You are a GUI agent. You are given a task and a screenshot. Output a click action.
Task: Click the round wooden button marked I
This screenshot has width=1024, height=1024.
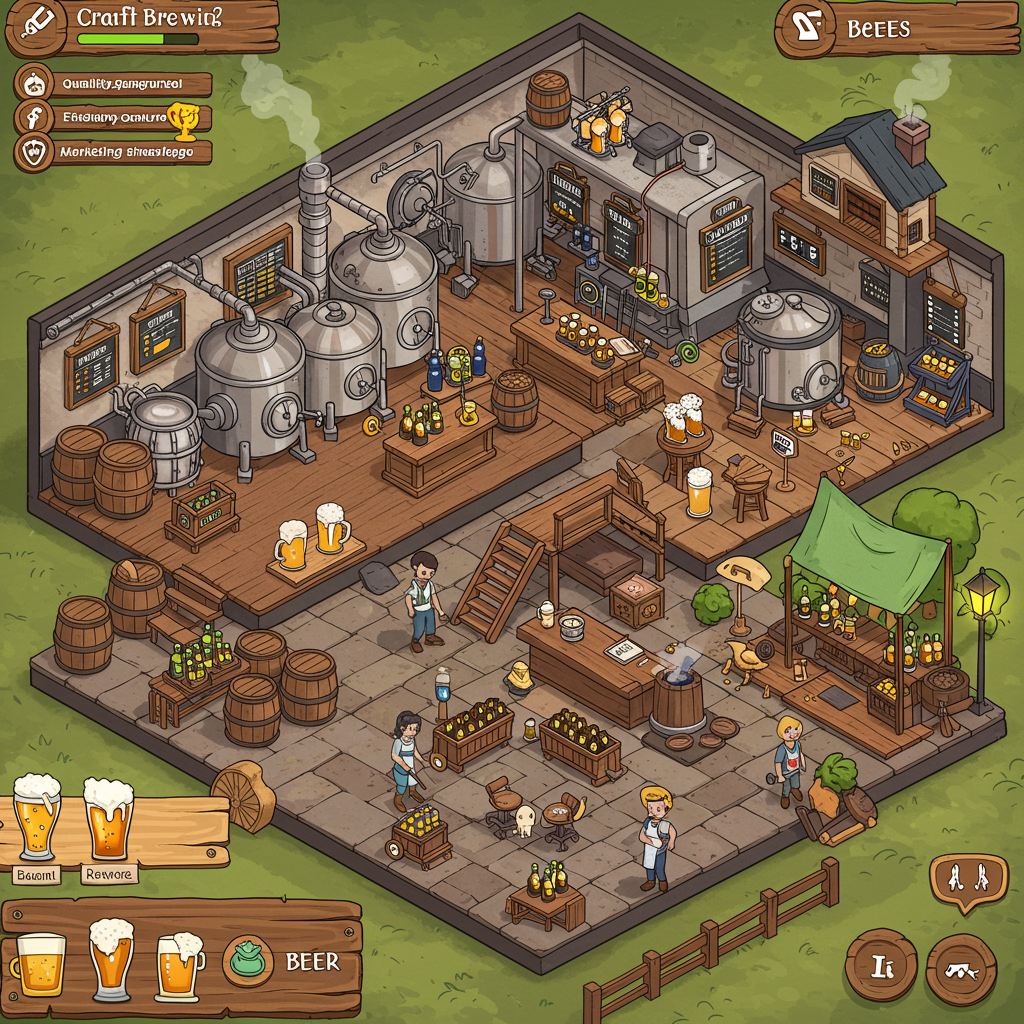click(880, 967)
